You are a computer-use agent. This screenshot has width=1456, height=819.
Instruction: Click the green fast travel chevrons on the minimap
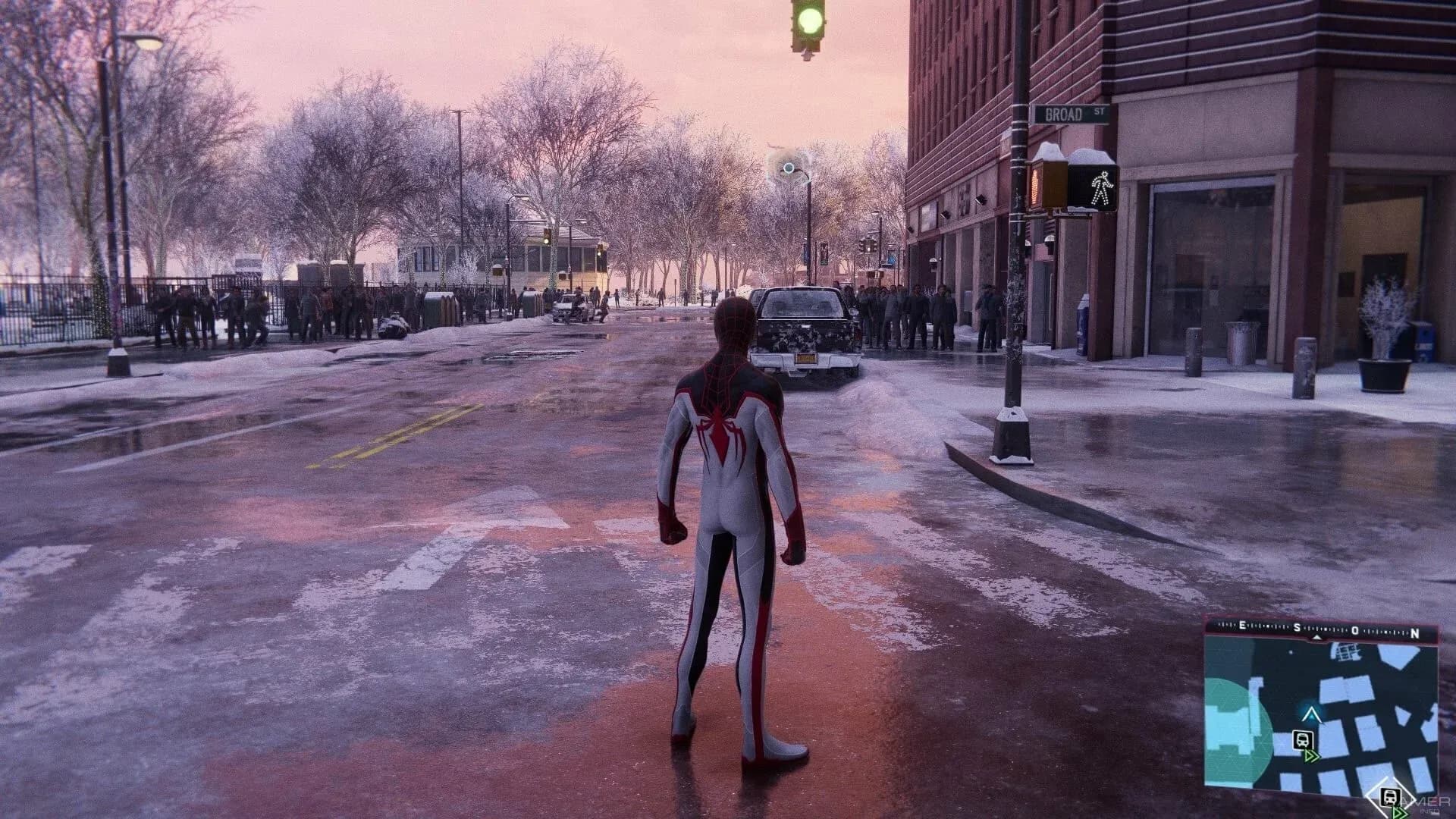pyautogui.click(x=1313, y=755)
